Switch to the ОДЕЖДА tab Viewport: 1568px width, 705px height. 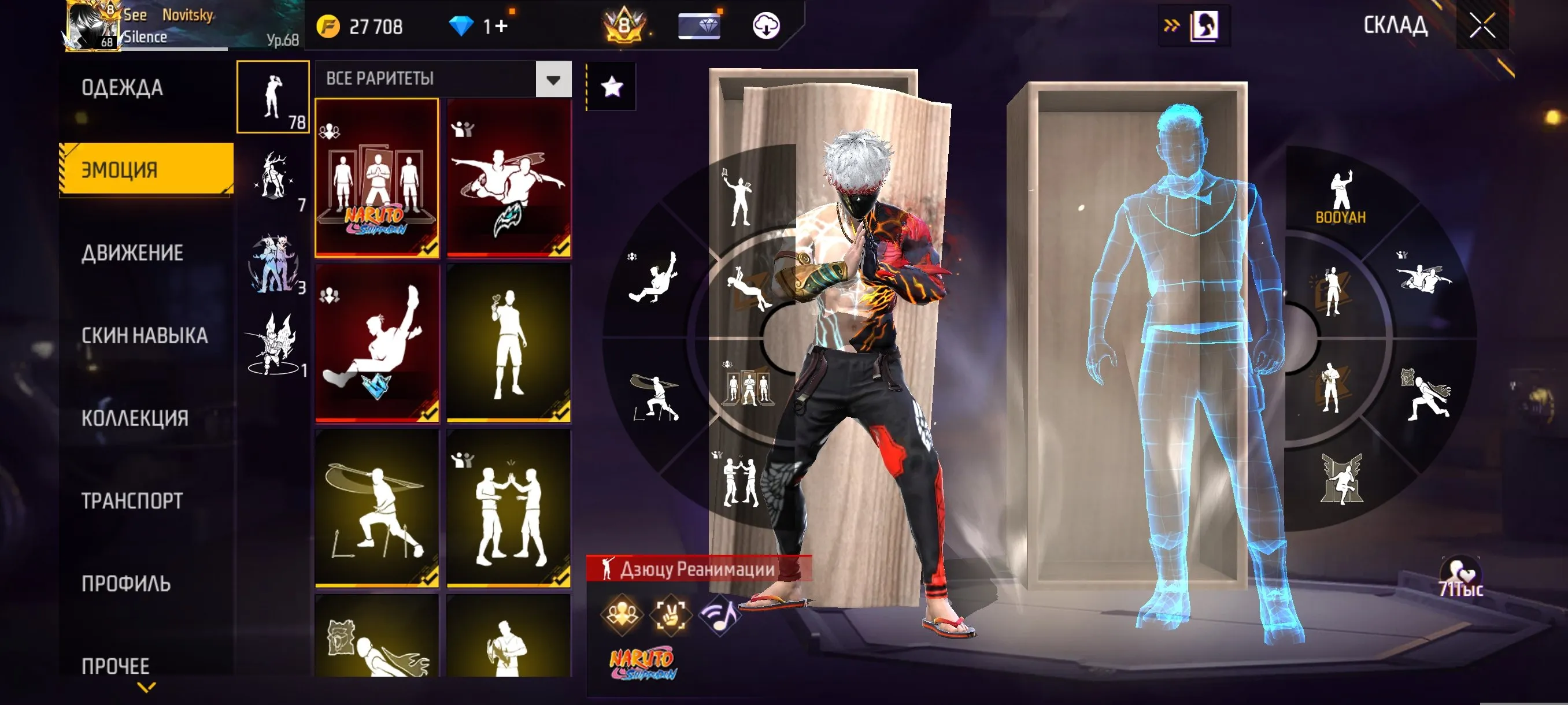tap(121, 87)
